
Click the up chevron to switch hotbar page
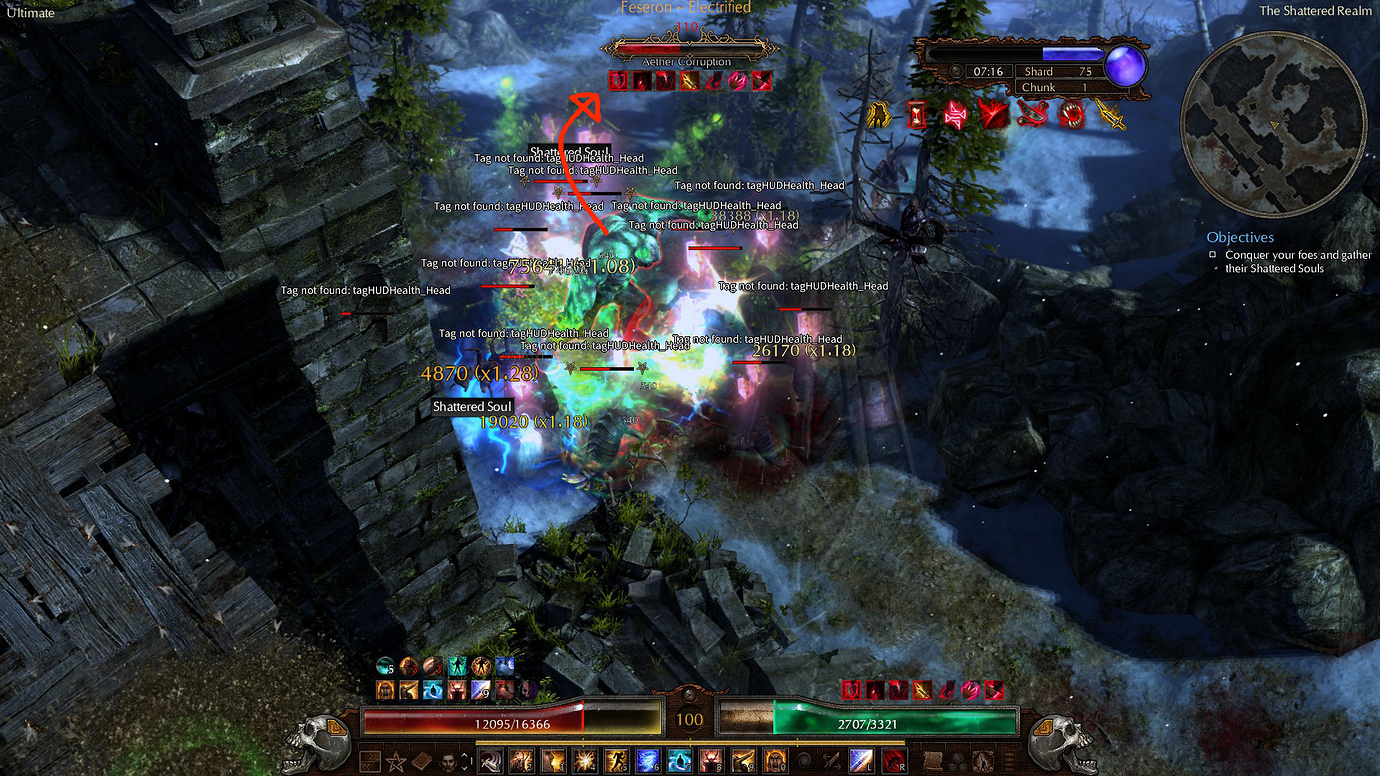(x=464, y=755)
